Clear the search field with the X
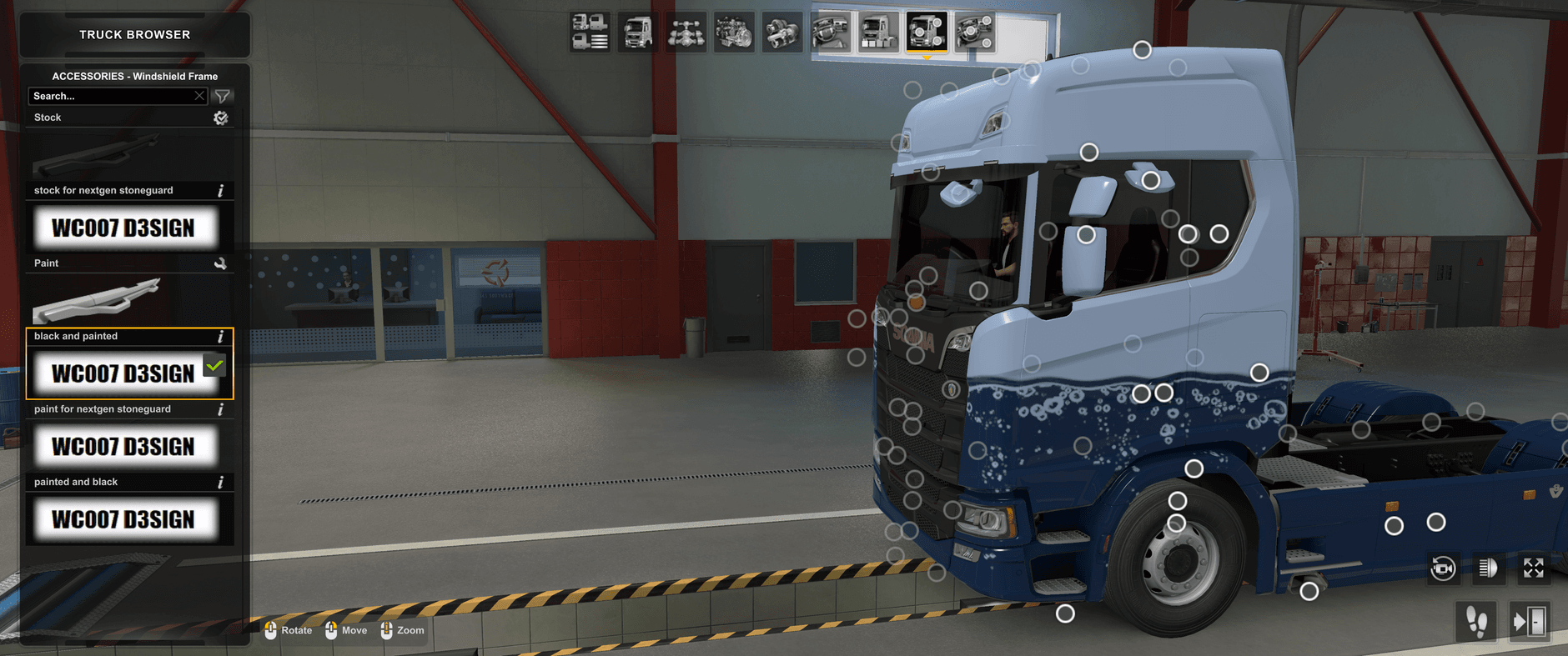1568x656 pixels. coord(199,96)
